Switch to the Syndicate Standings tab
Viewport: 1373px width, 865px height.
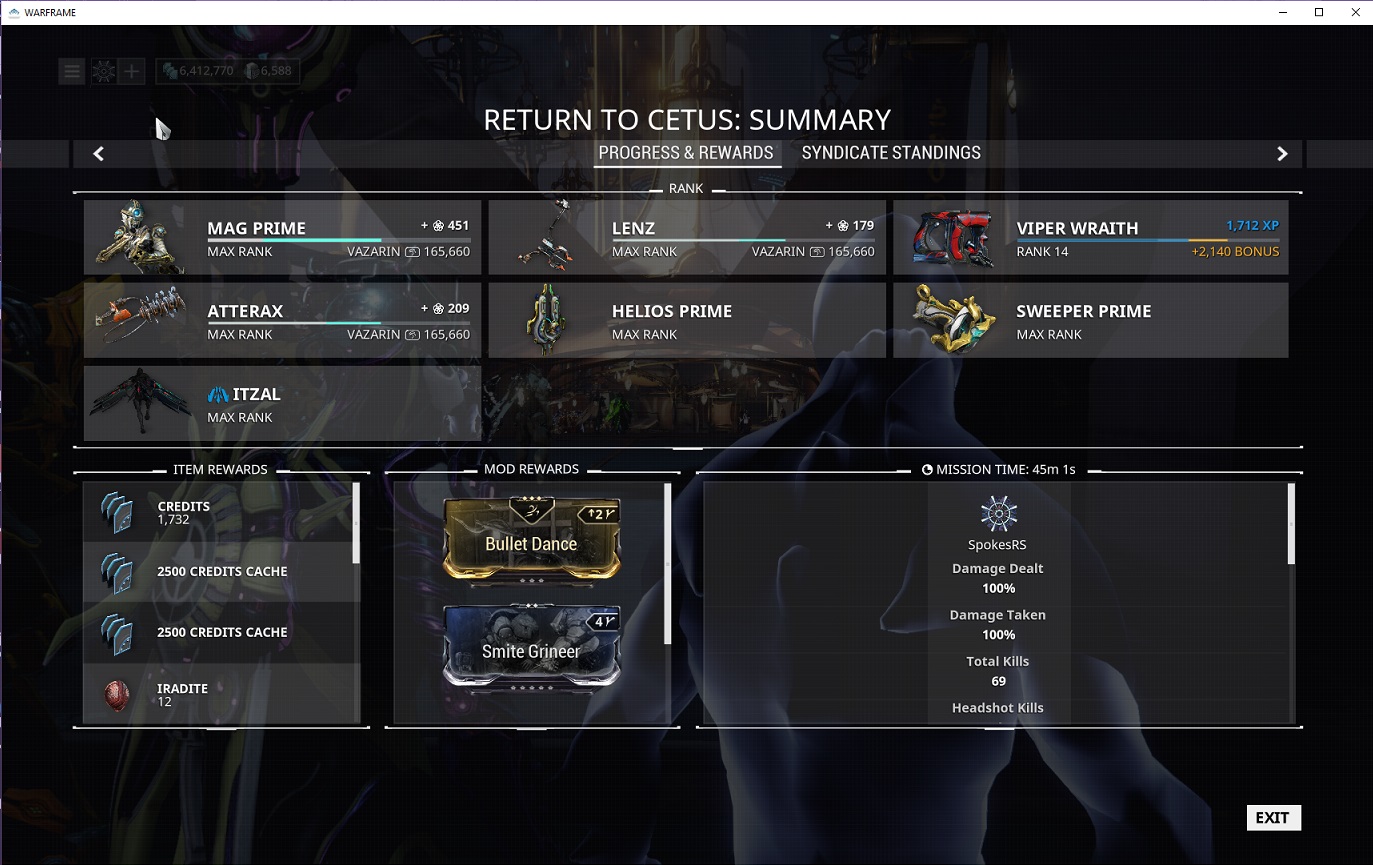point(890,153)
